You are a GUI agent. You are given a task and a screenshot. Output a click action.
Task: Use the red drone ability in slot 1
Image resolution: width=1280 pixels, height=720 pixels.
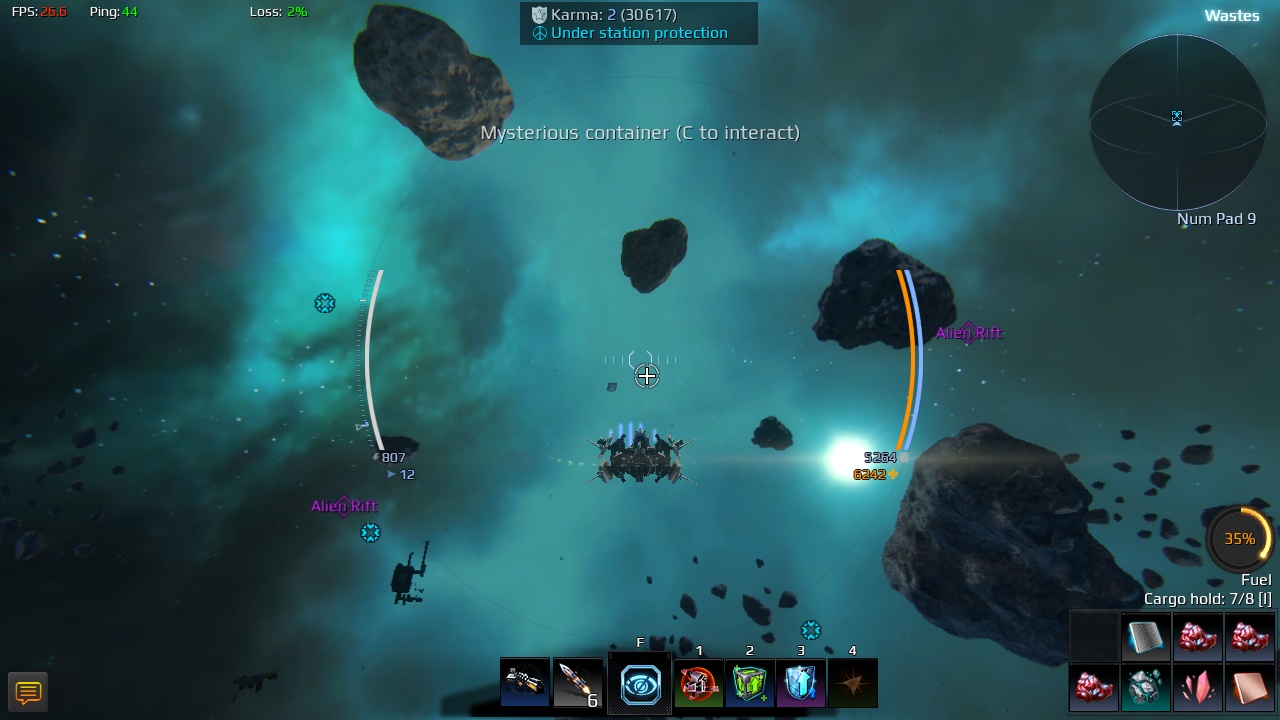point(699,683)
